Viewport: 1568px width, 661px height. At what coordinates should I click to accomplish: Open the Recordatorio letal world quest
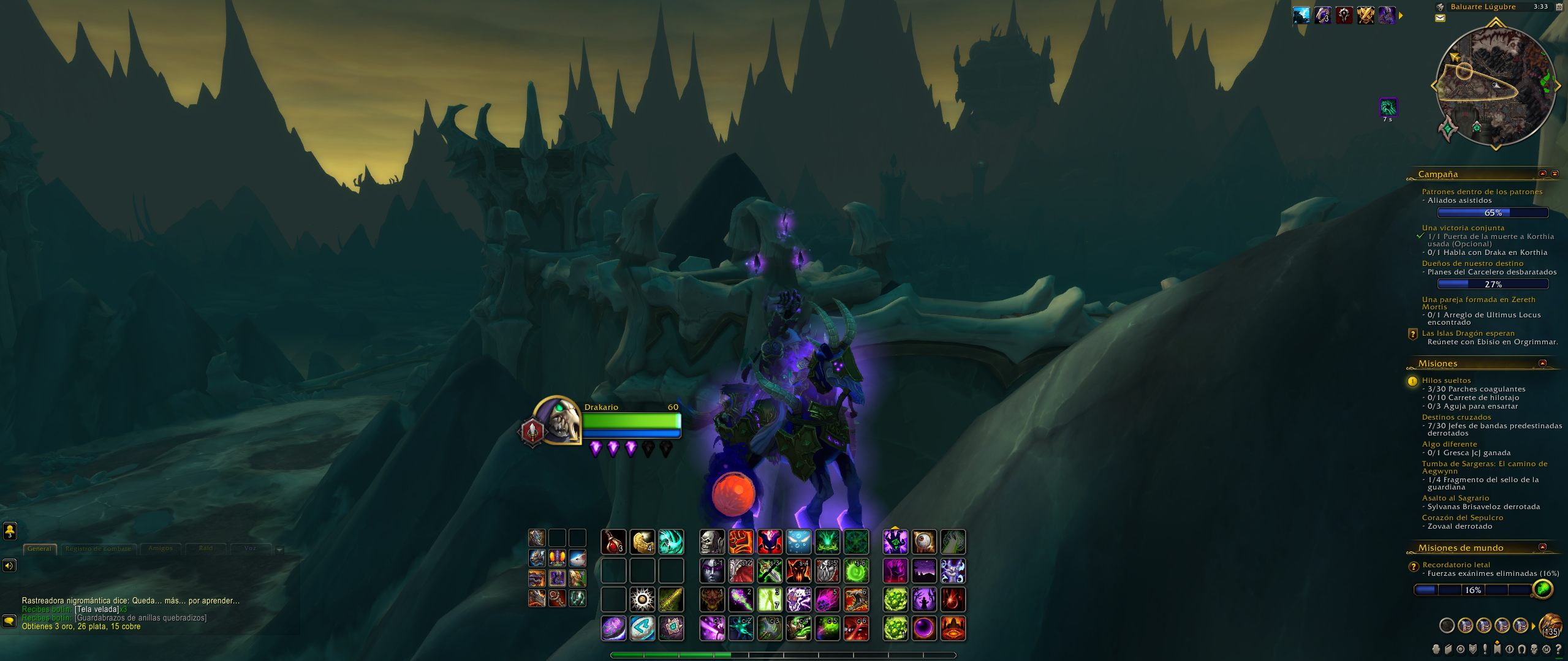pyautogui.click(x=1456, y=565)
